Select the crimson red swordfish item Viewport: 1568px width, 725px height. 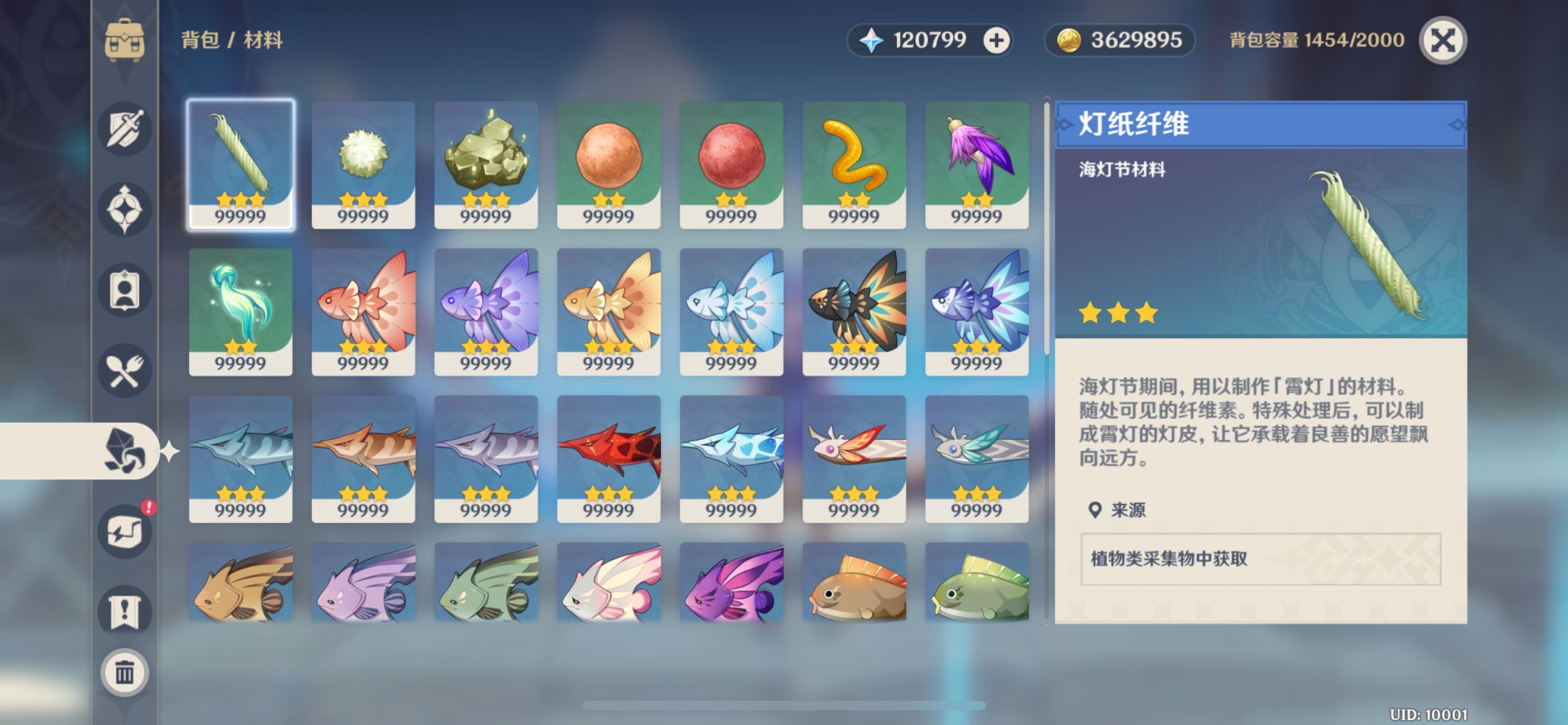coord(609,459)
